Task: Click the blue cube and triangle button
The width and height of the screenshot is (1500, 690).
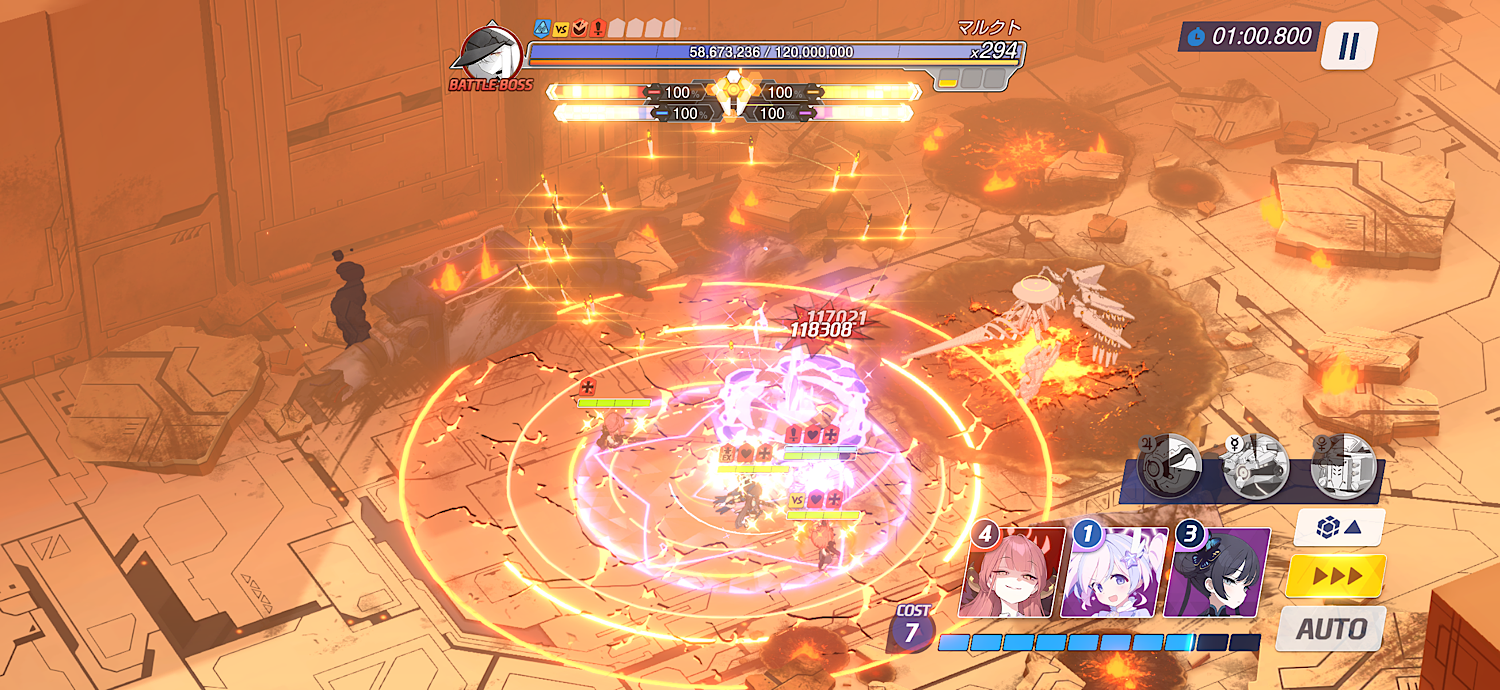Action: [1339, 527]
